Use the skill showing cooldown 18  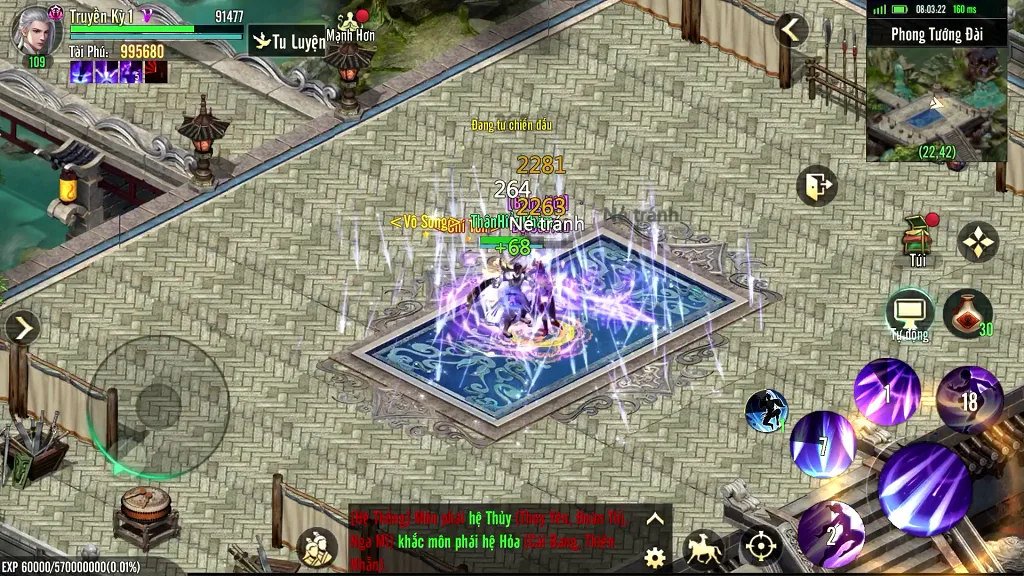(969, 399)
